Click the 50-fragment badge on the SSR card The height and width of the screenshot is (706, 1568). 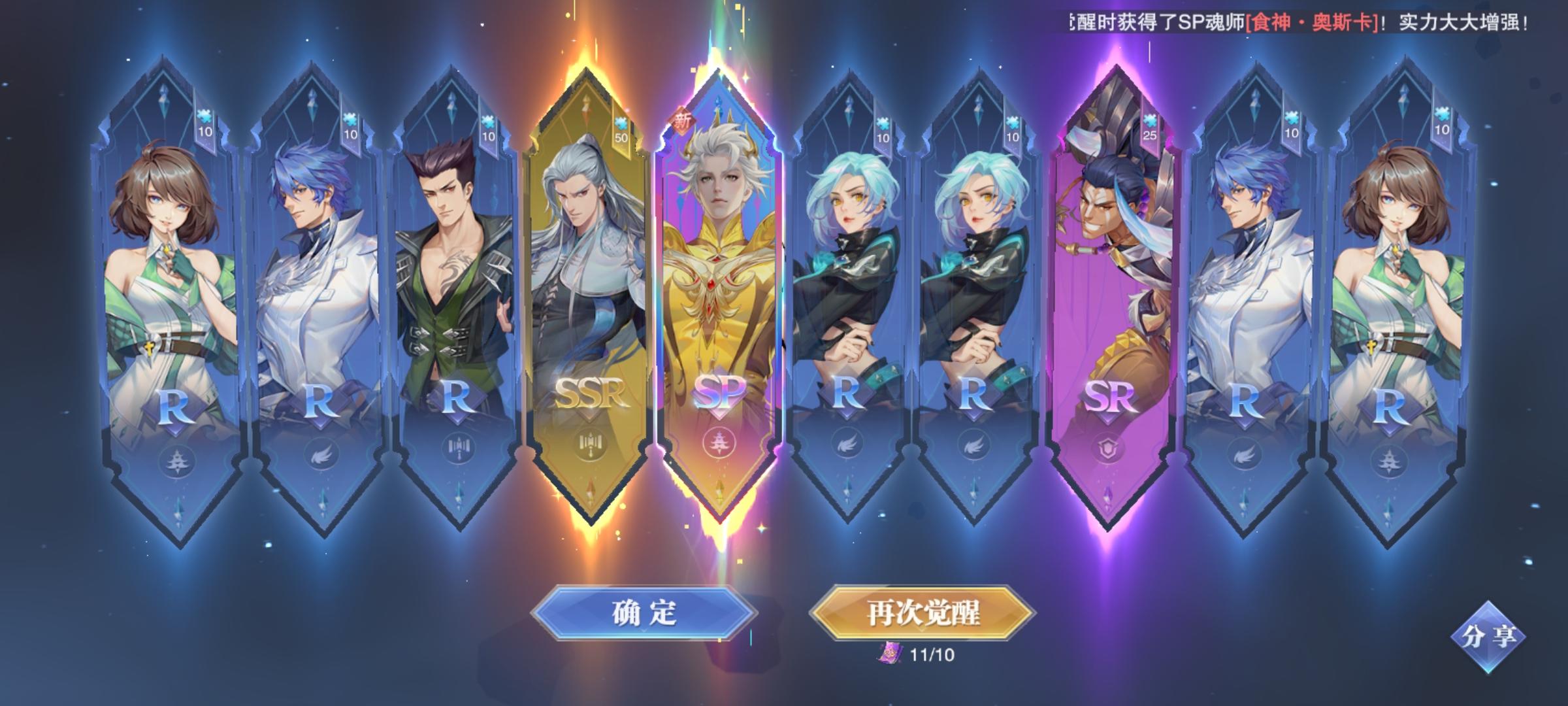point(621,131)
